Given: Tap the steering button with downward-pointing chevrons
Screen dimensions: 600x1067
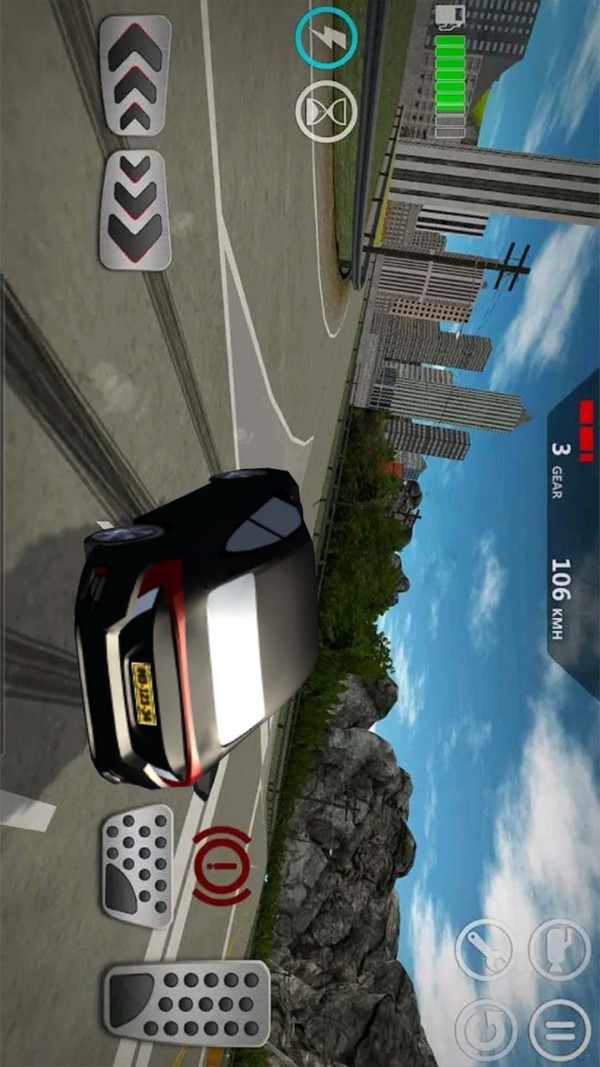Looking at the screenshot, I should [x=135, y=209].
